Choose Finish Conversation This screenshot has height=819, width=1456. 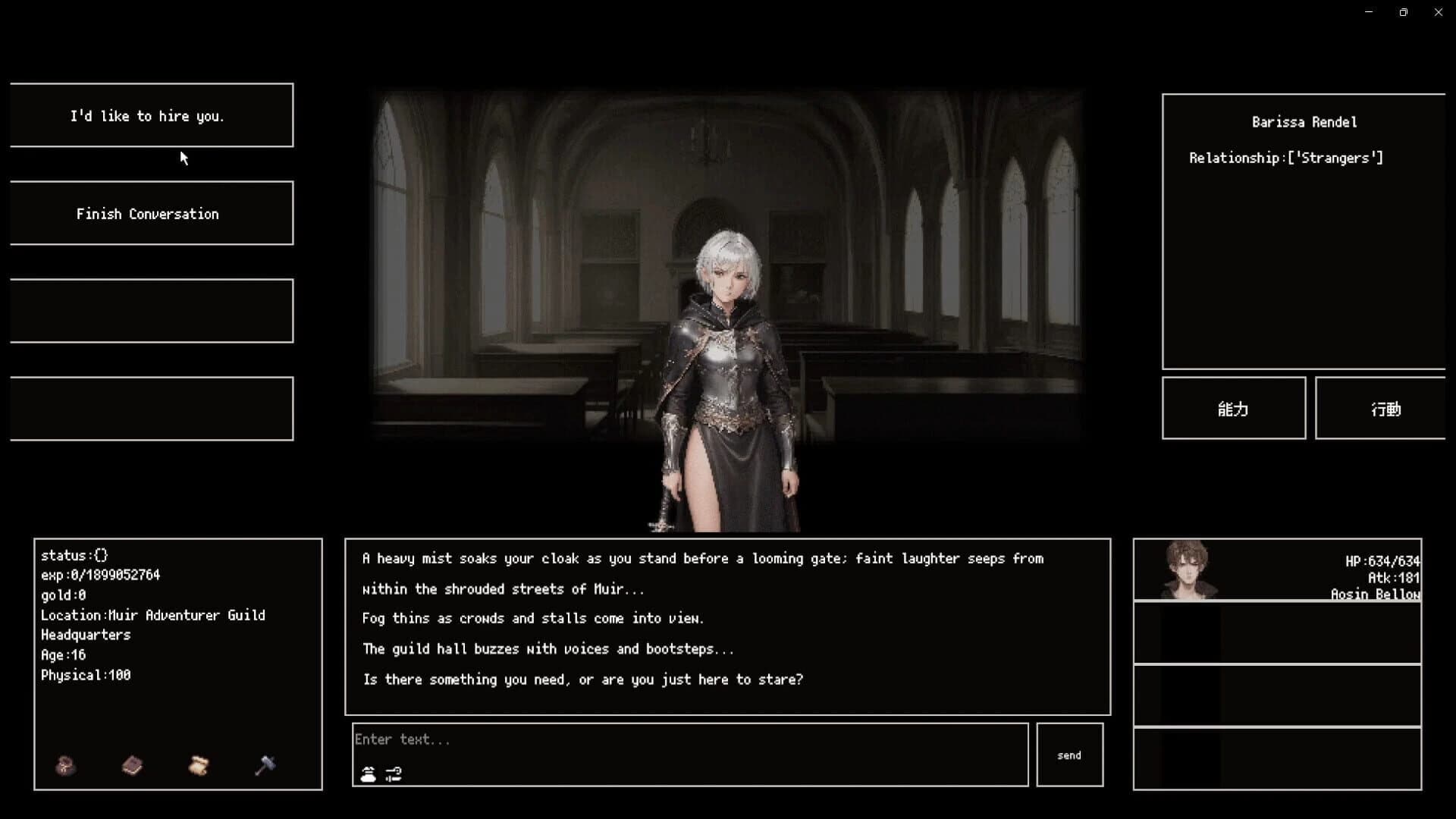151,213
